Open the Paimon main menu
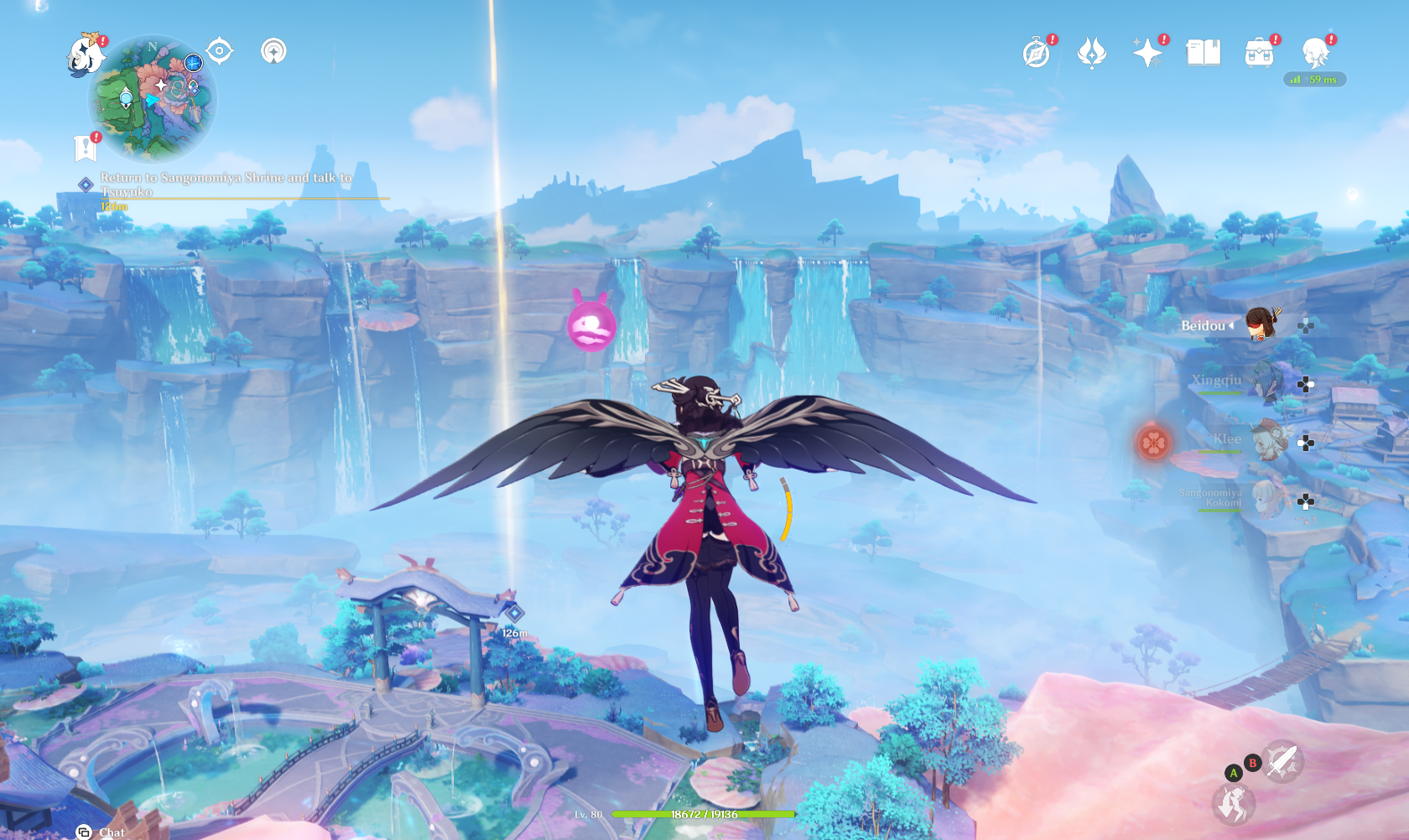Image resolution: width=1409 pixels, height=840 pixels. (x=86, y=55)
